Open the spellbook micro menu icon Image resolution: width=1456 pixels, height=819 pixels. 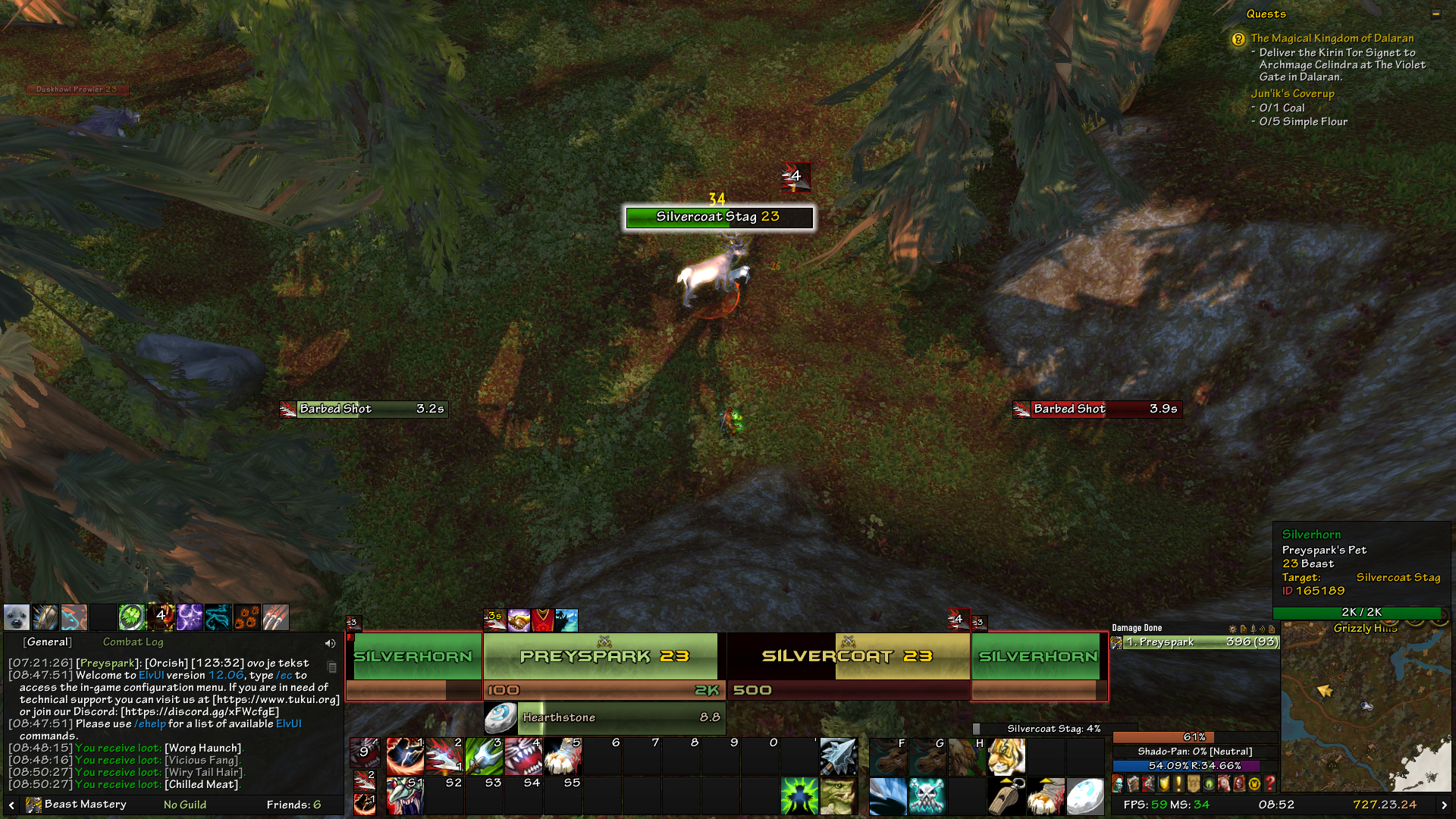tap(1133, 783)
